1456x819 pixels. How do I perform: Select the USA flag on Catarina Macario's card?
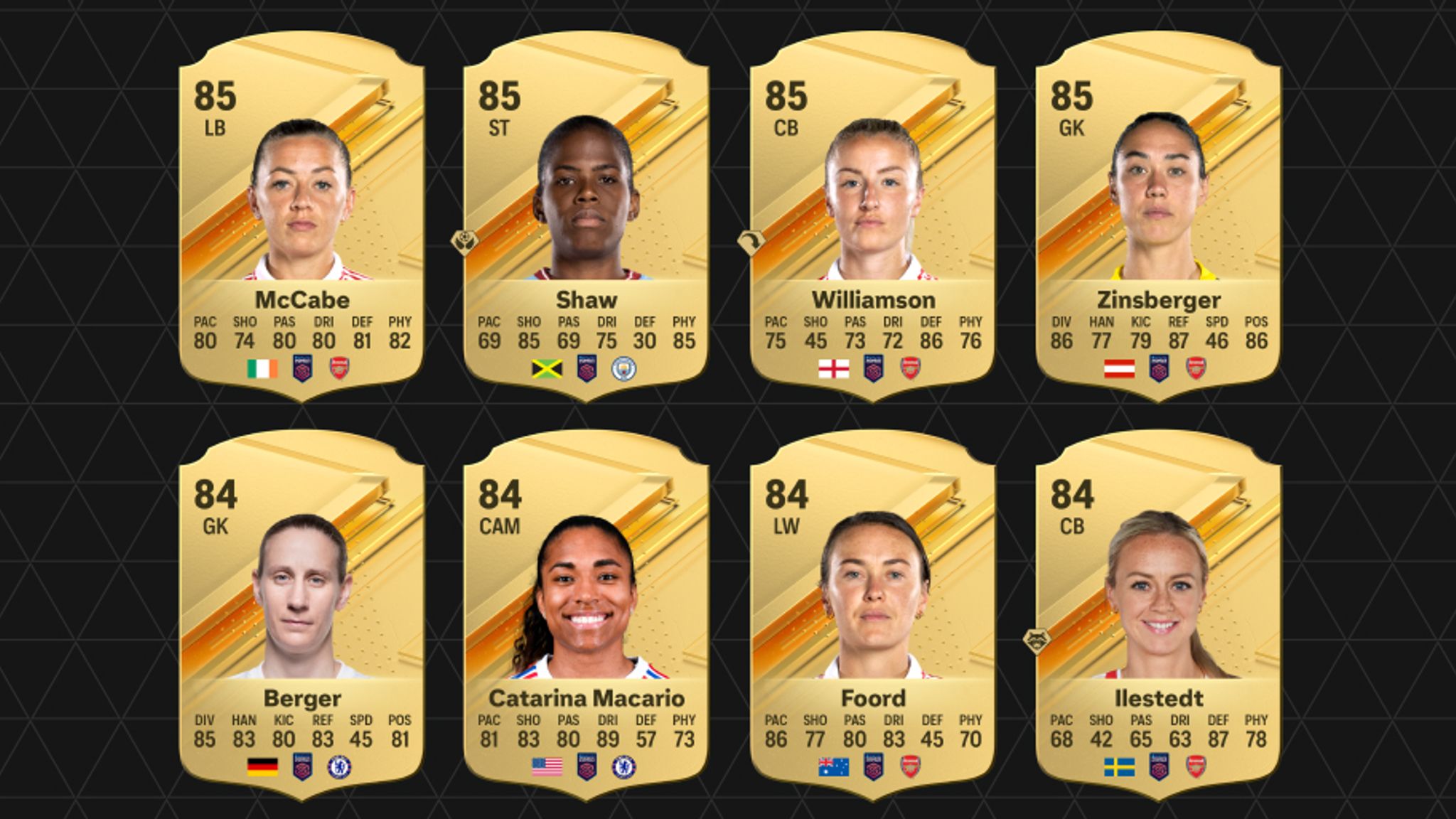coord(548,765)
